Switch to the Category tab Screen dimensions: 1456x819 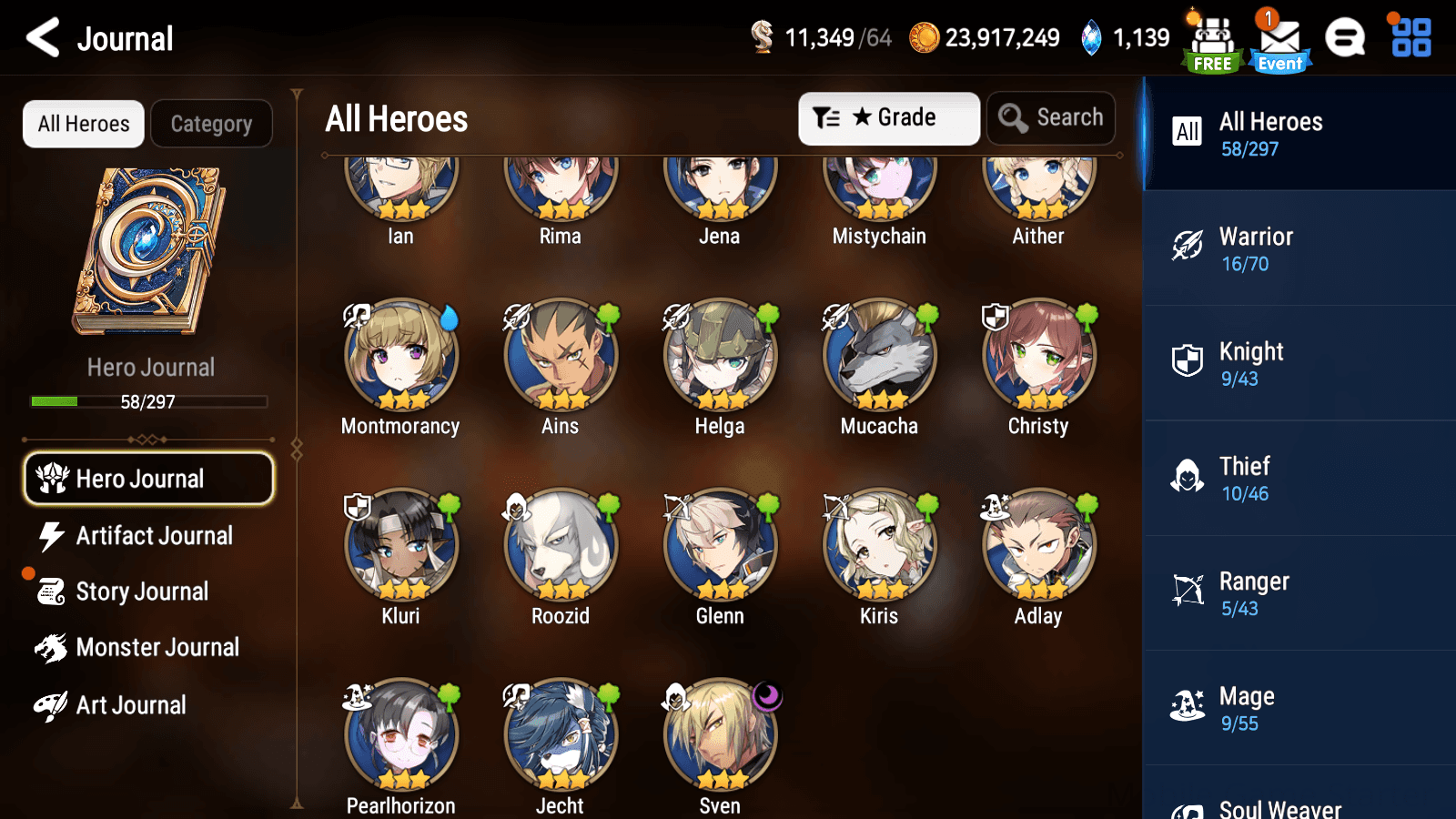point(211,123)
